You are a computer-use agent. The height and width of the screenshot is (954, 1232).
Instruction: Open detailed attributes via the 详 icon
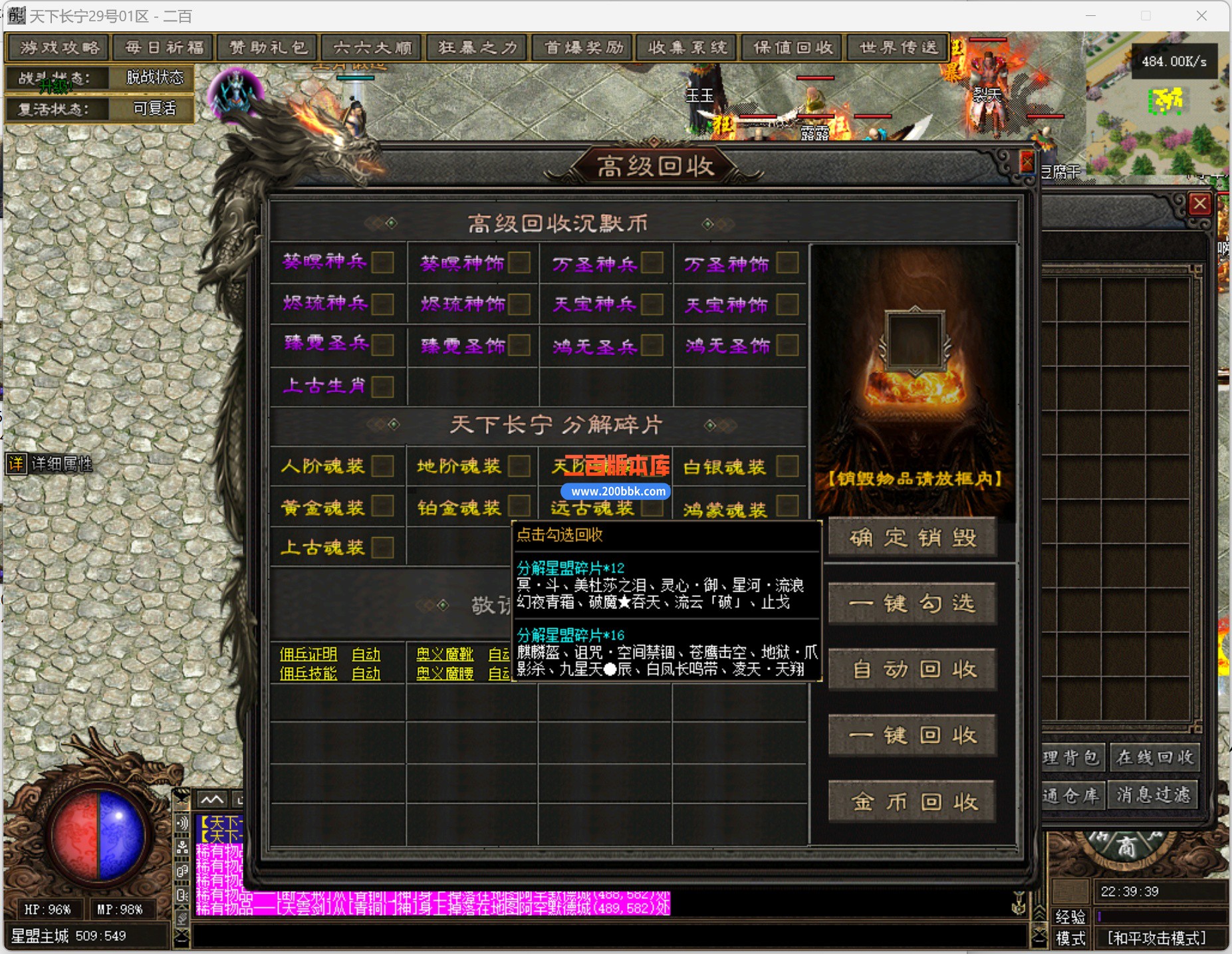[x=15, y=465]
